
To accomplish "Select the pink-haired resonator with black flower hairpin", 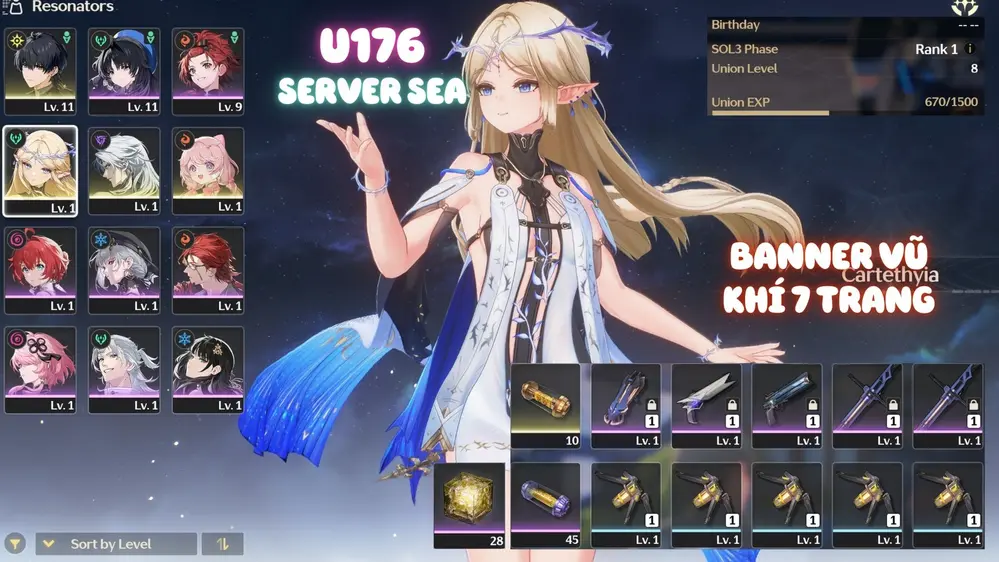I will click(40, 369).
